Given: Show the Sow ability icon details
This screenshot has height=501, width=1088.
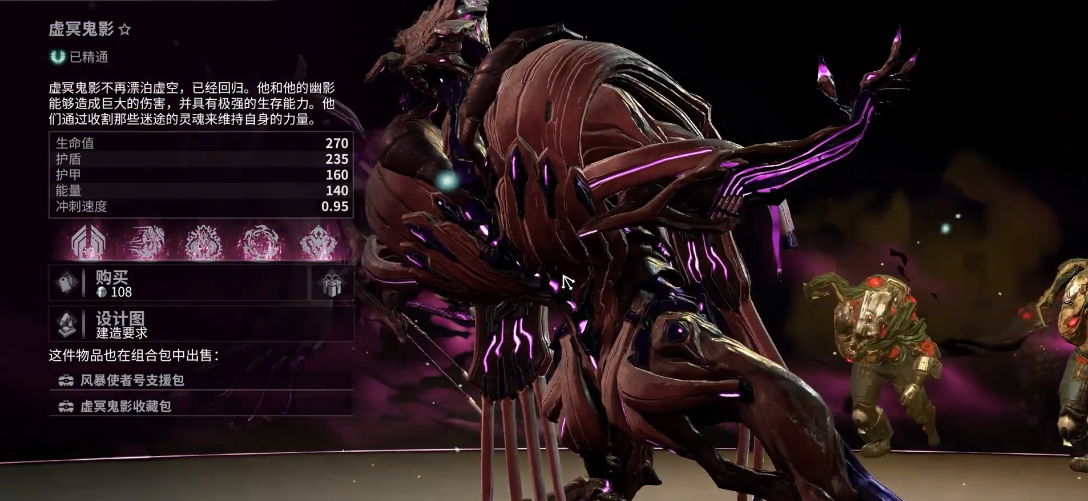Looking at the screenshot, I should tap(204, 243).
